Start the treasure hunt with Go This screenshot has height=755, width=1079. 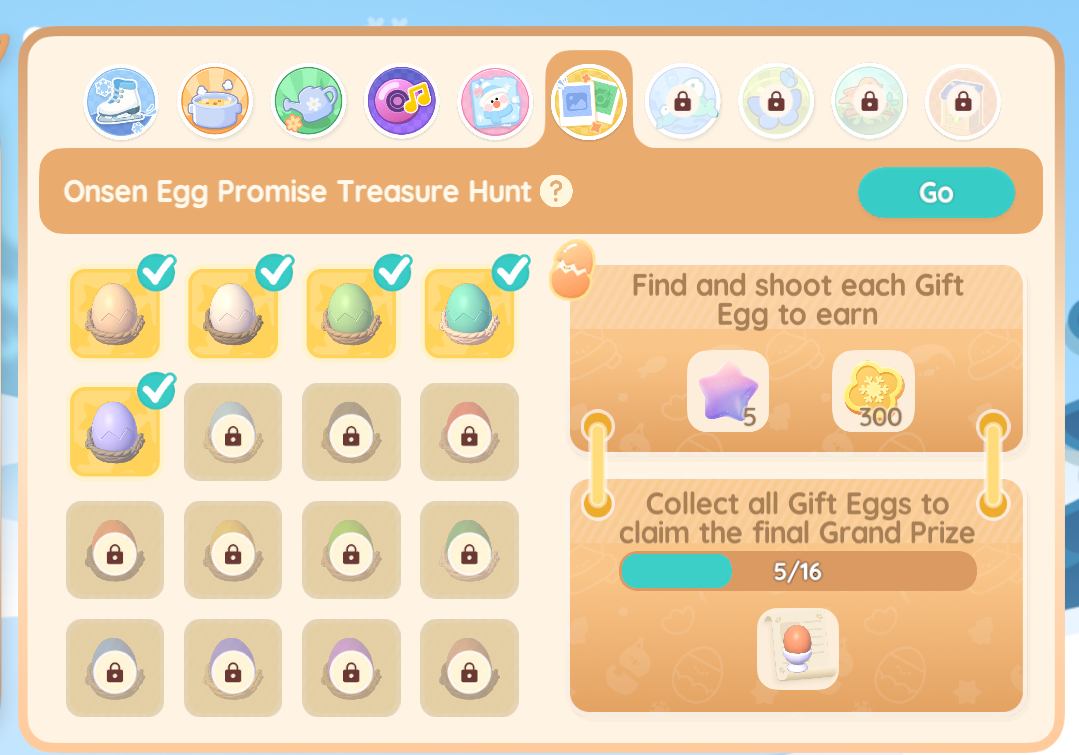pos(936,192)
